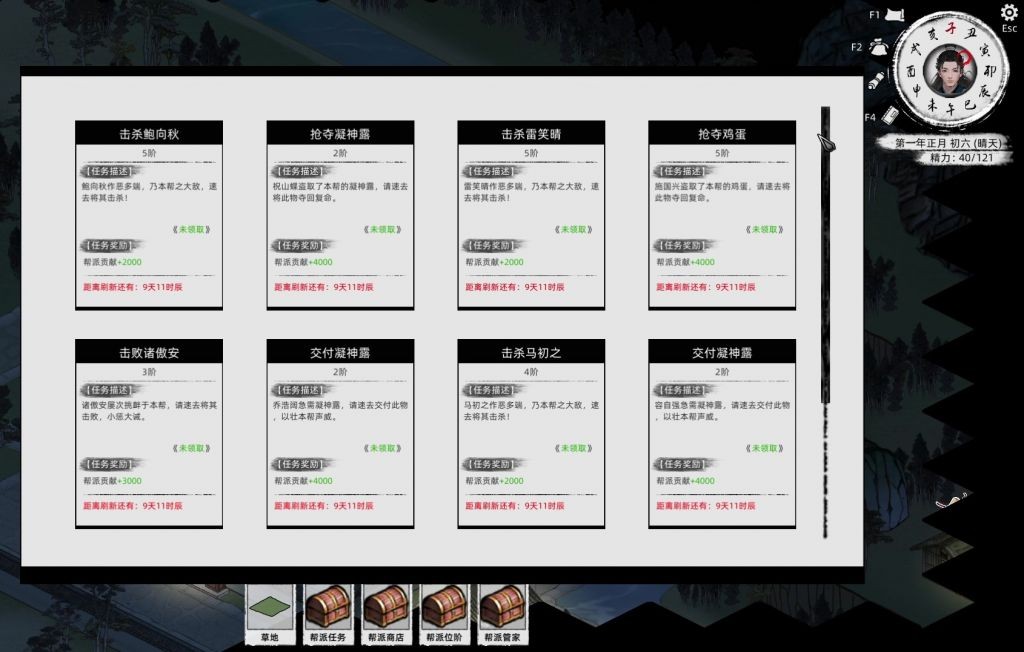Open the 帮派位阶 chest
The width and height of the screenshot is (1024, 652).
coord(444,609)
